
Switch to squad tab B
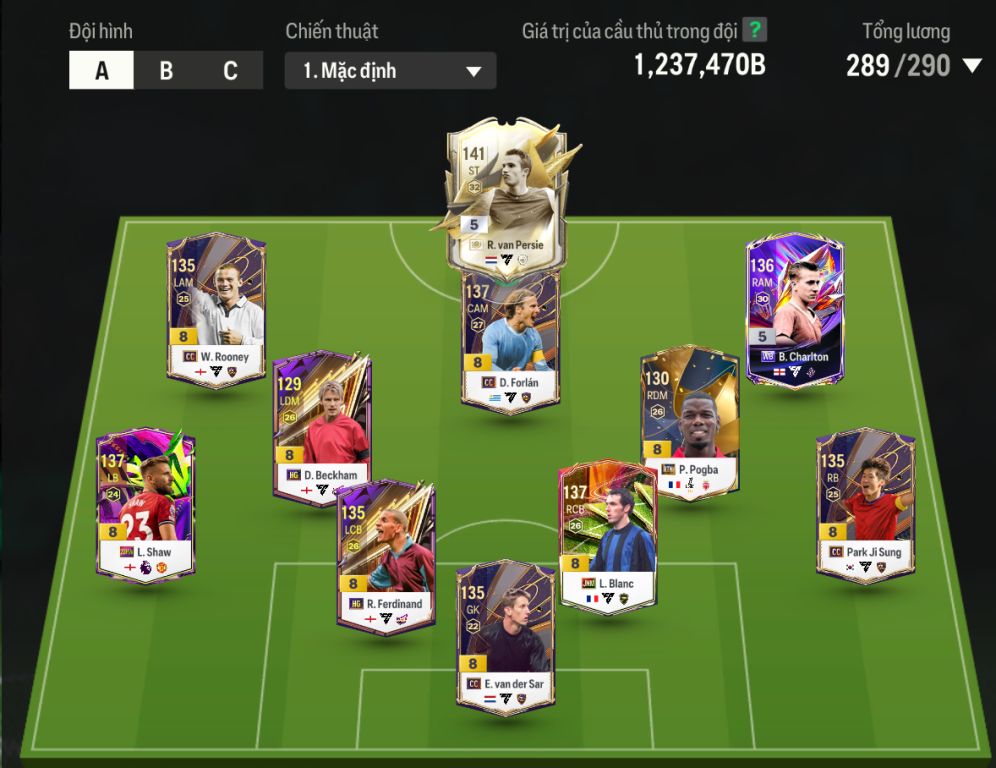[x=166, y=71]
